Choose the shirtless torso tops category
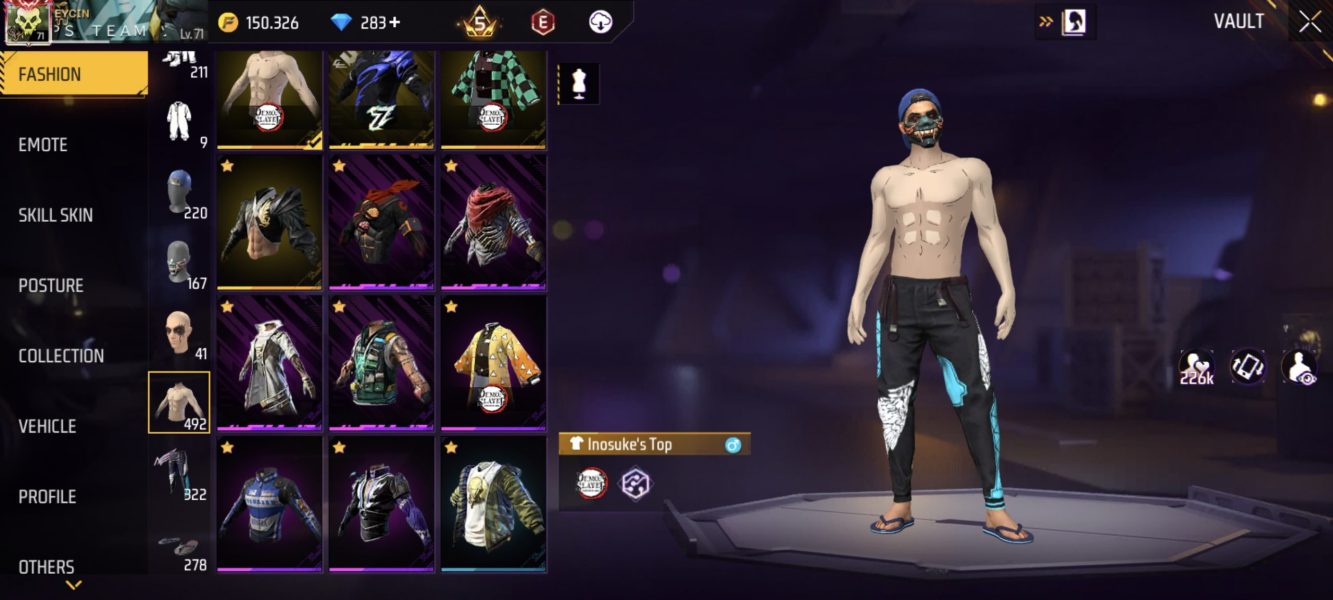The height and width of the screenshot is (600, 1333). click(x=179, y=402)
